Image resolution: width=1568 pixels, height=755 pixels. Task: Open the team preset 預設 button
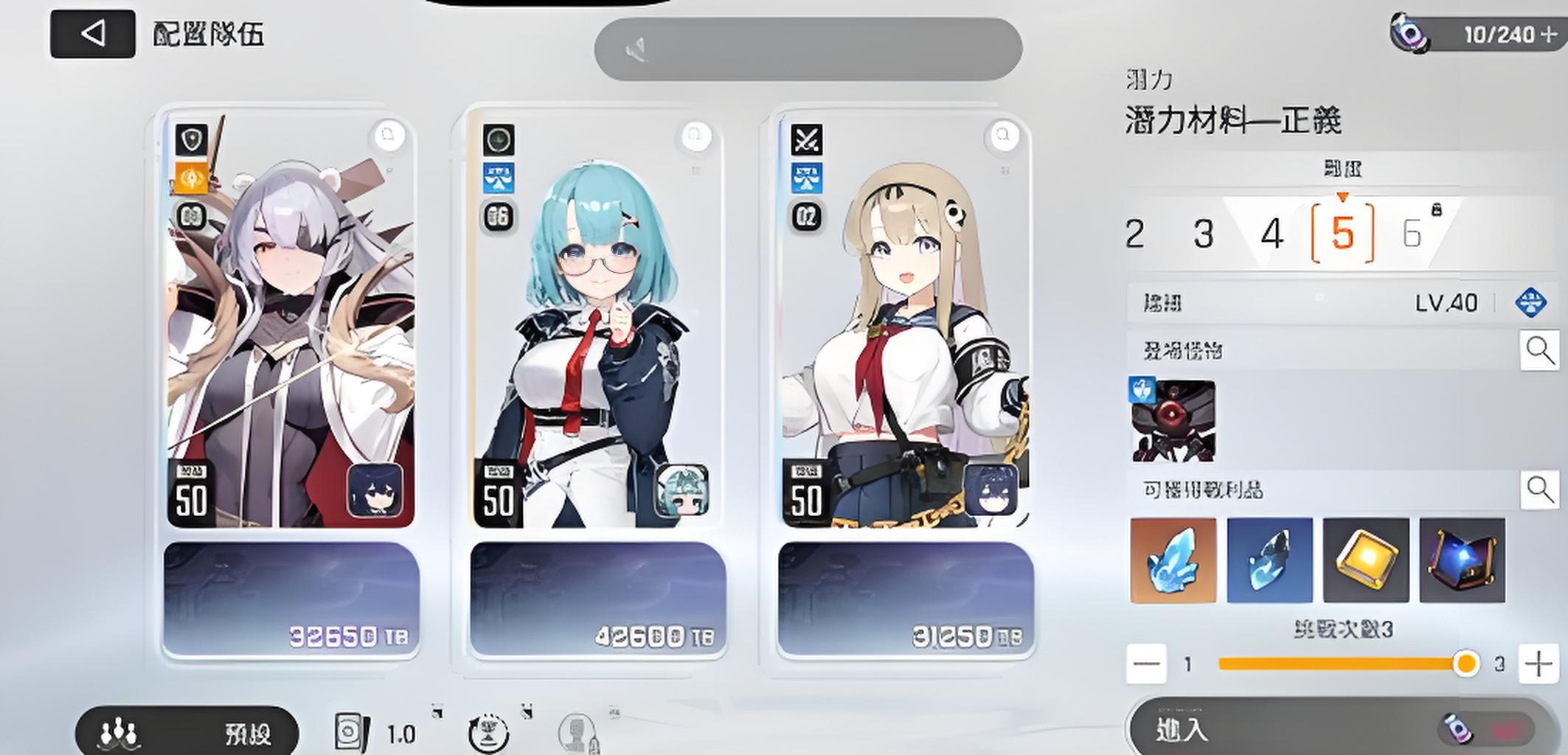pos(187,733)
